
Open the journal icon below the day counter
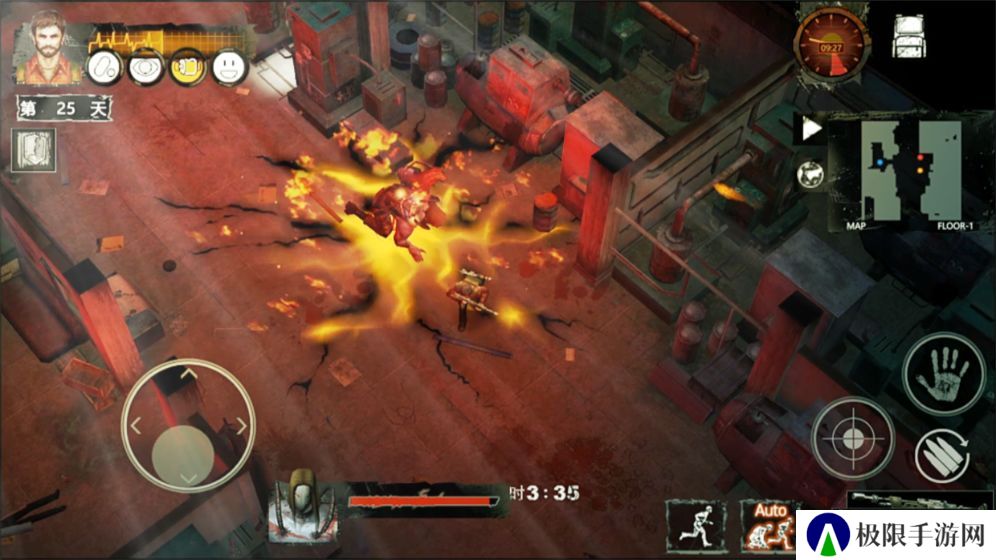(x=34, y=151)
